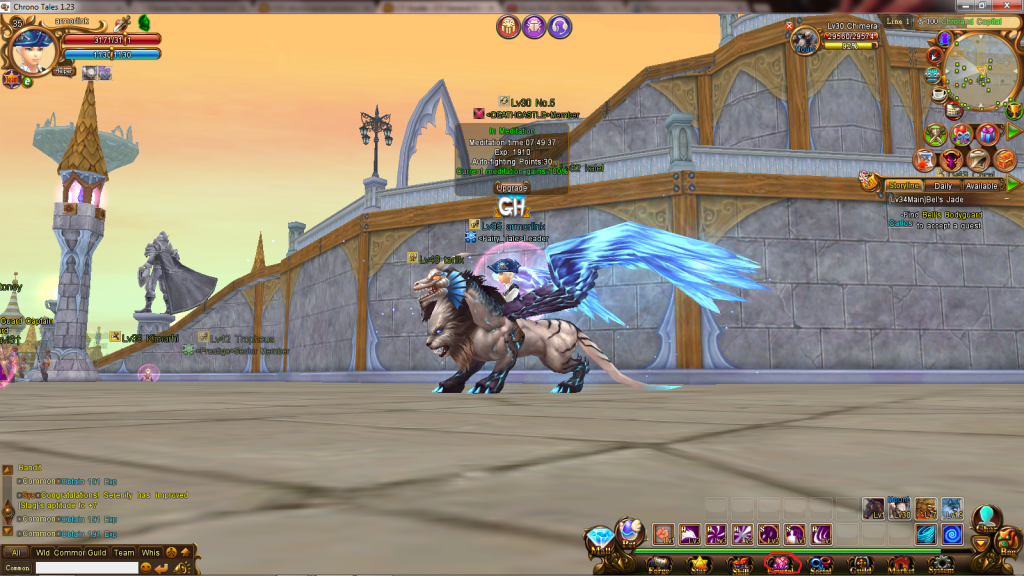Open the System settings gear

941,564
